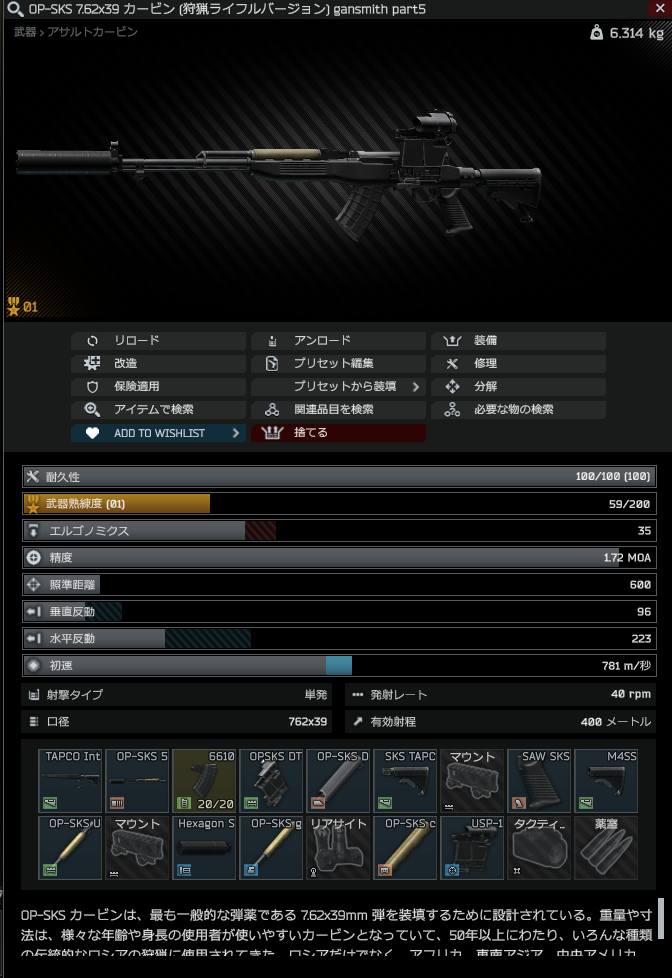Select the 修理 repair option
The image size is (672, 978).
(x=518, y=364)
